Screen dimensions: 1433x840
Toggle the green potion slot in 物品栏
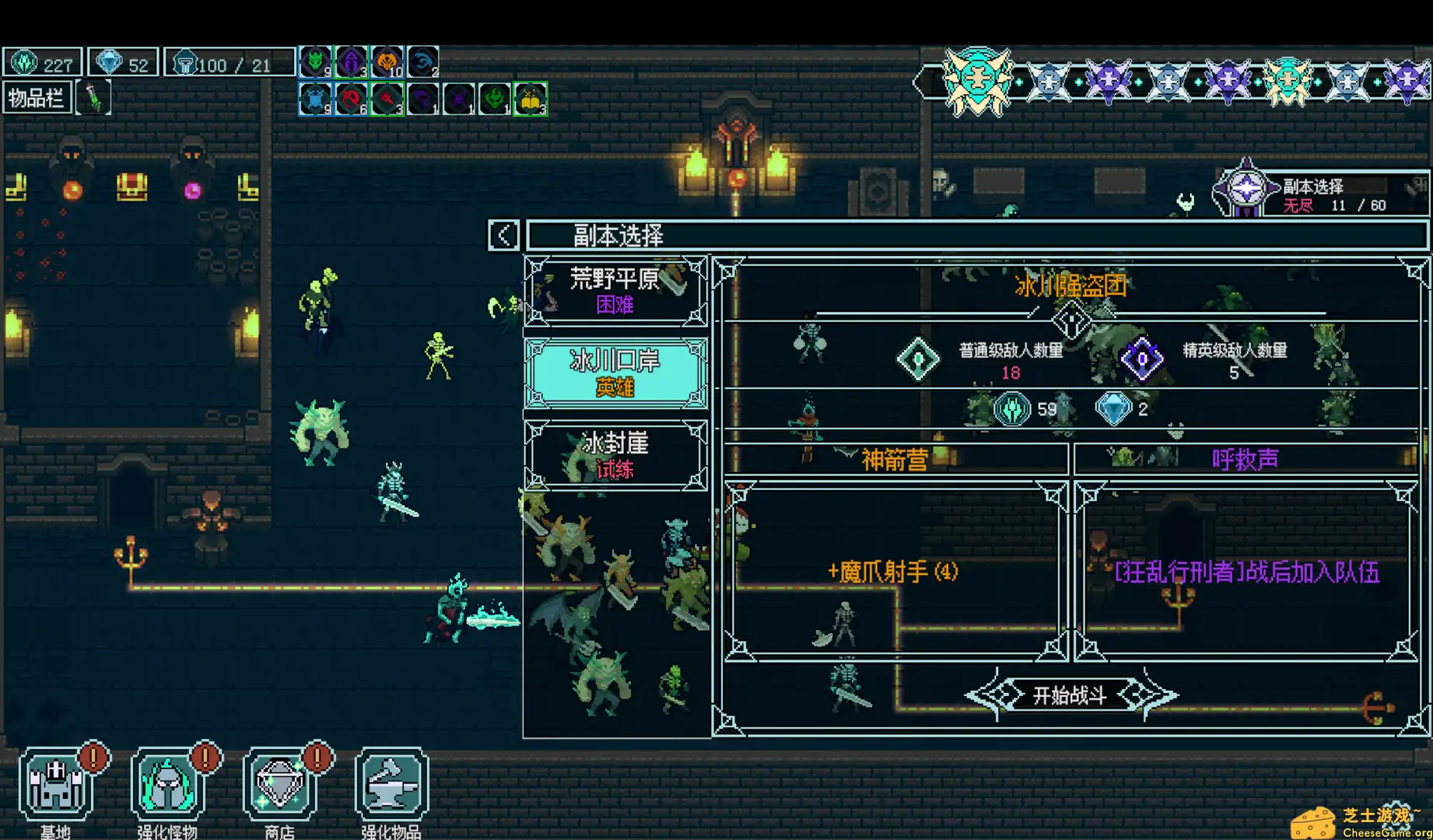coord(94,96)
